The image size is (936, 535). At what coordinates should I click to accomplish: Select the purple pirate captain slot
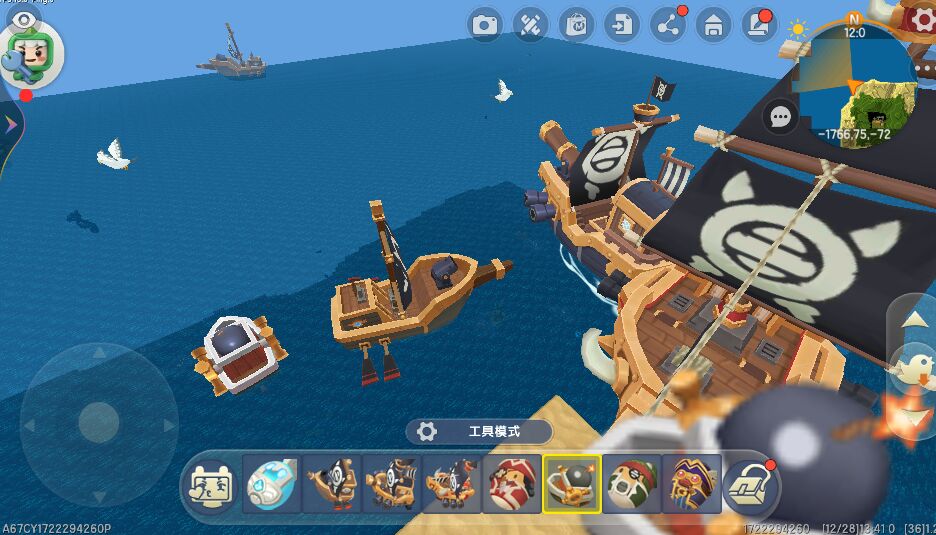point(692,485)
